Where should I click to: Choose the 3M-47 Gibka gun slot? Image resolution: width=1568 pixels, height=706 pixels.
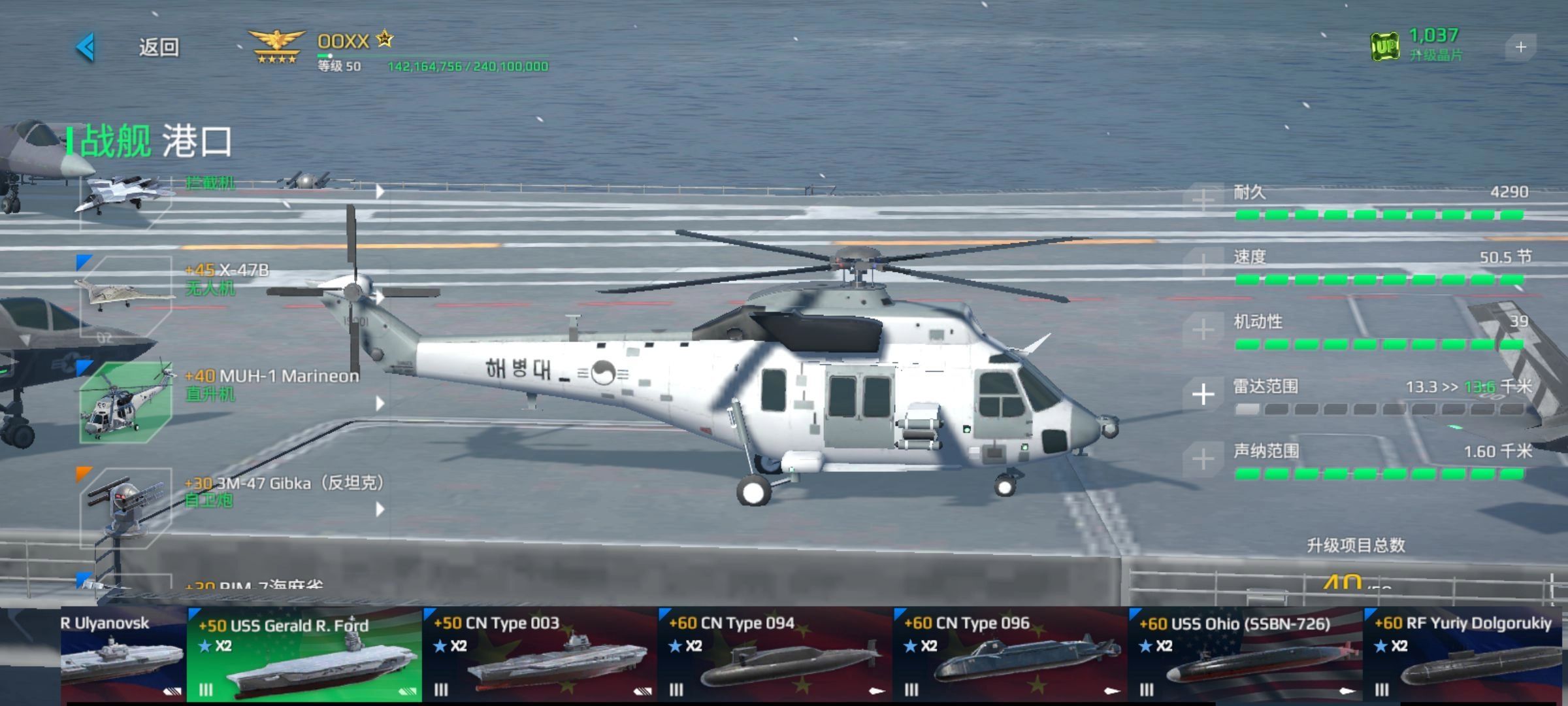(126, 507)
